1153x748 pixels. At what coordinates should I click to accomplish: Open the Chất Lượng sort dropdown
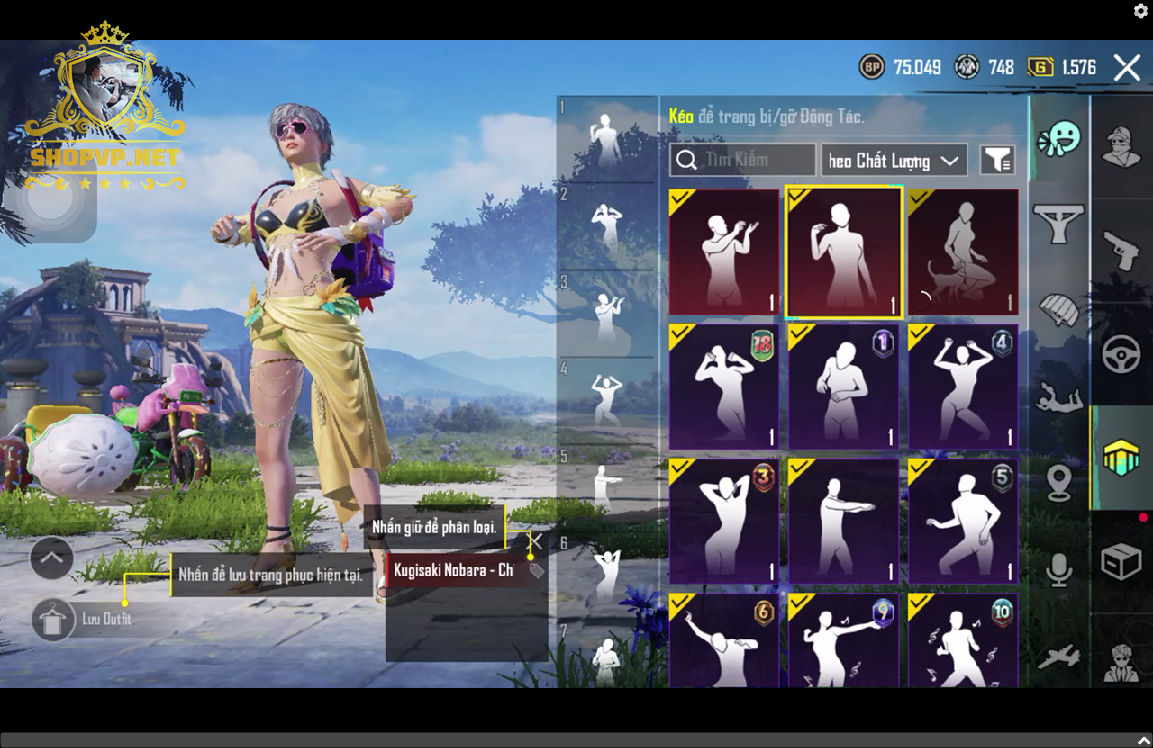(894, 160)
